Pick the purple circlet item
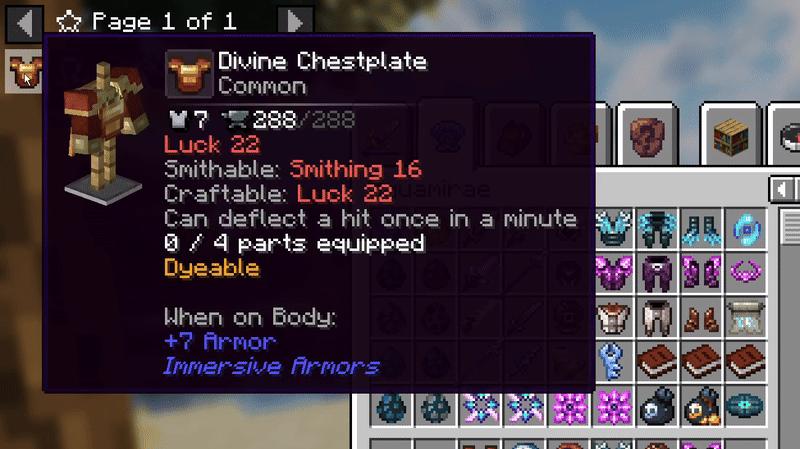 pos(743,272)
